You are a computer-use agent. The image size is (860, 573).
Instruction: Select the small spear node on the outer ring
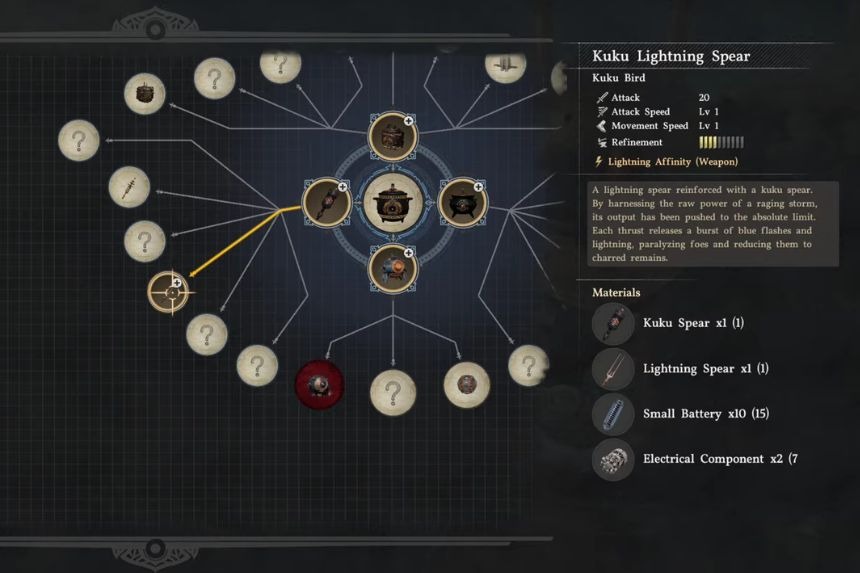pos(129,187)
